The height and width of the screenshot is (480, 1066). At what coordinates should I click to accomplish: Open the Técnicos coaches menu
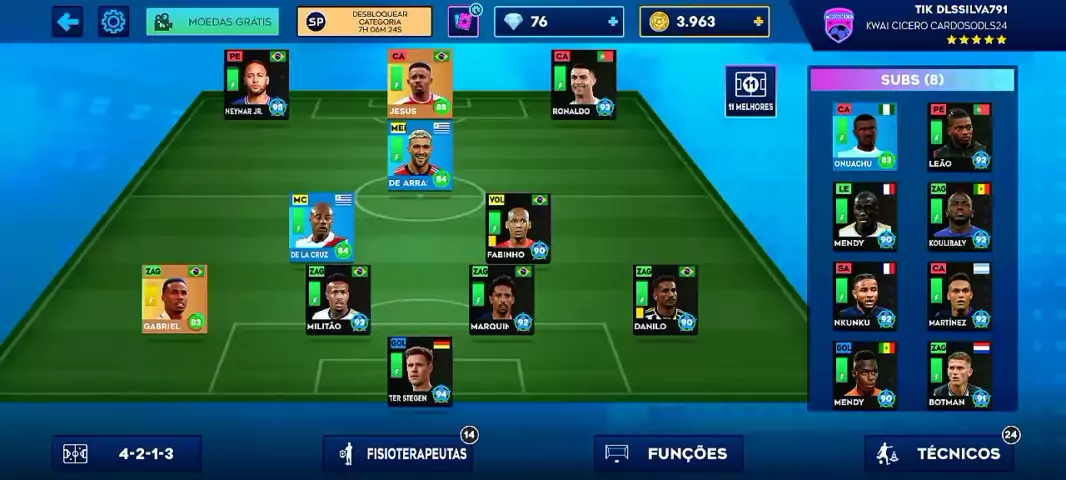(939, 453)
